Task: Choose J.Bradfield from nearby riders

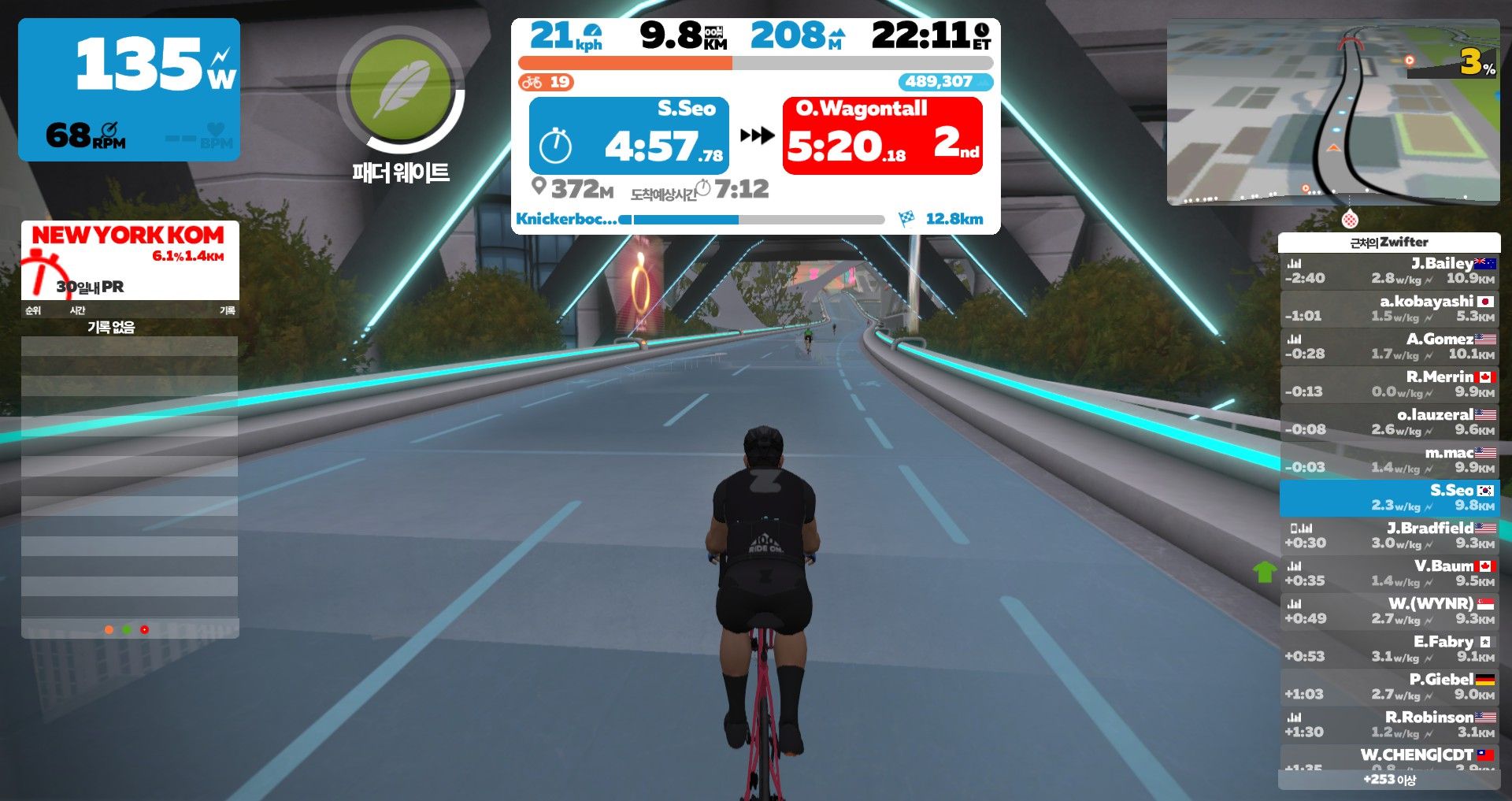Action: (1389, 535)
